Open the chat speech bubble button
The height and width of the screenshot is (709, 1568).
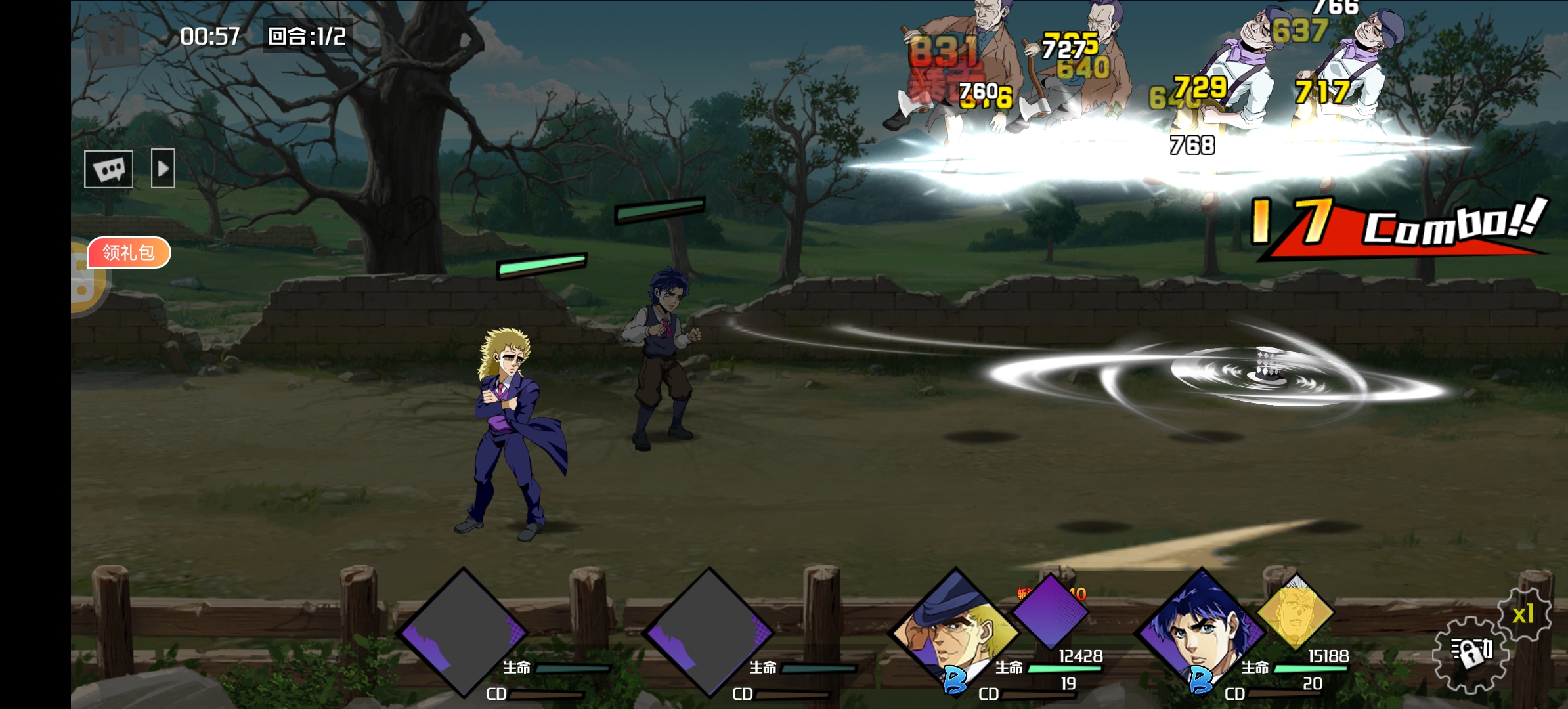tap(108, 169)
